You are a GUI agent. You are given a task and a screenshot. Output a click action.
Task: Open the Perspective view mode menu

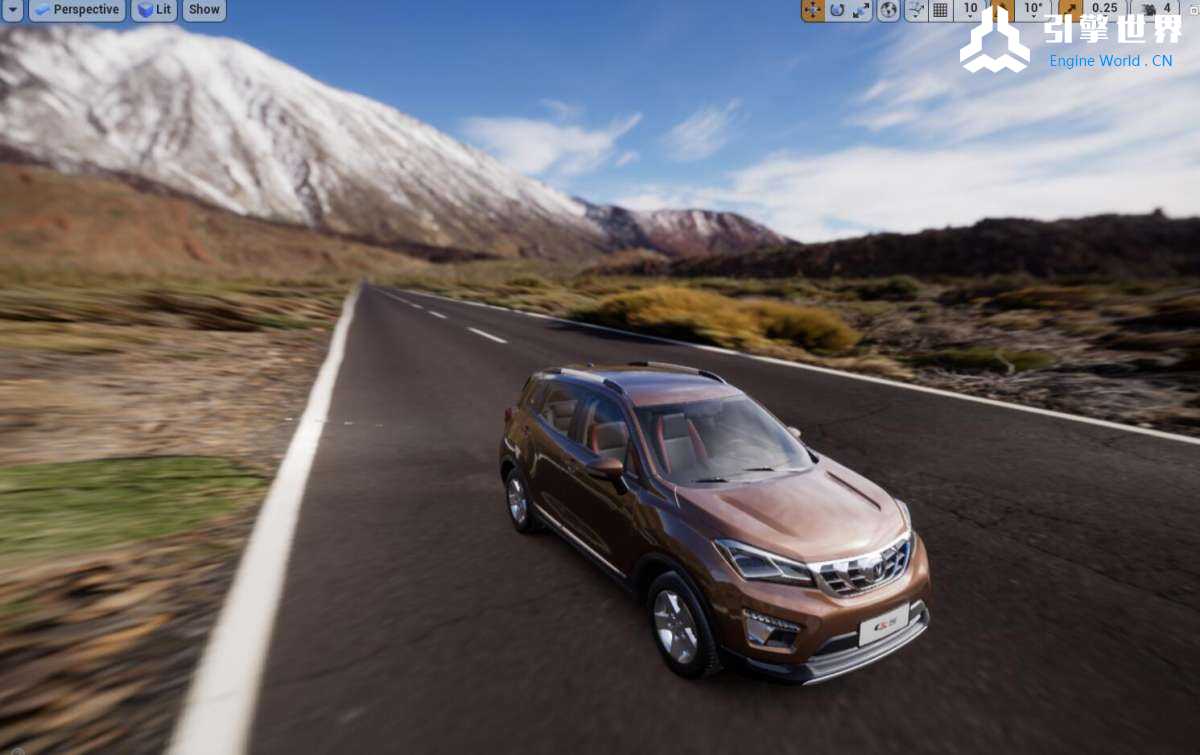point(76,10)
